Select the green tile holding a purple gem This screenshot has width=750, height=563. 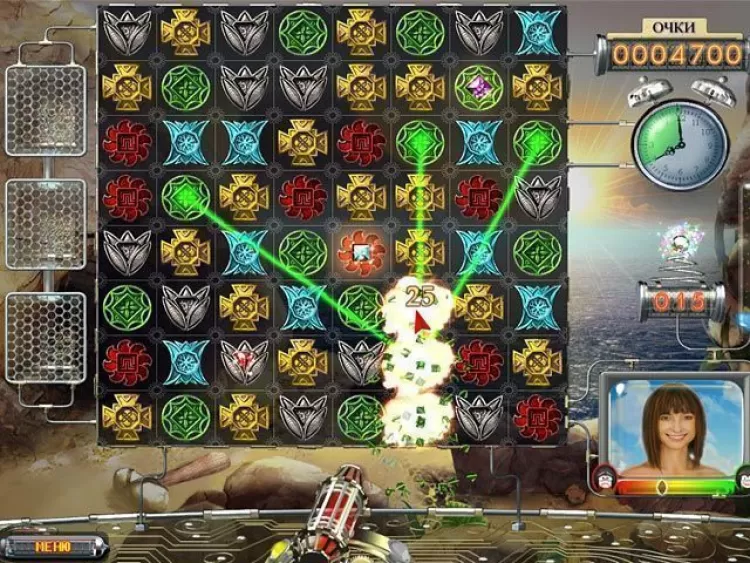478,87
